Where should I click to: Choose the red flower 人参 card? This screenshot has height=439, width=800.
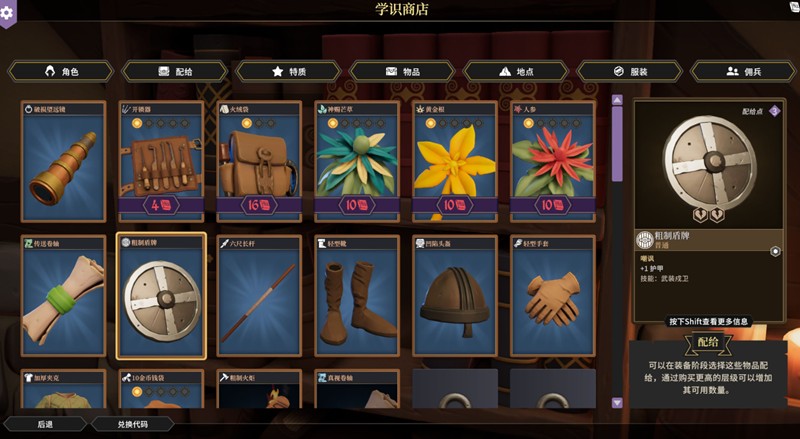(553, 162)
